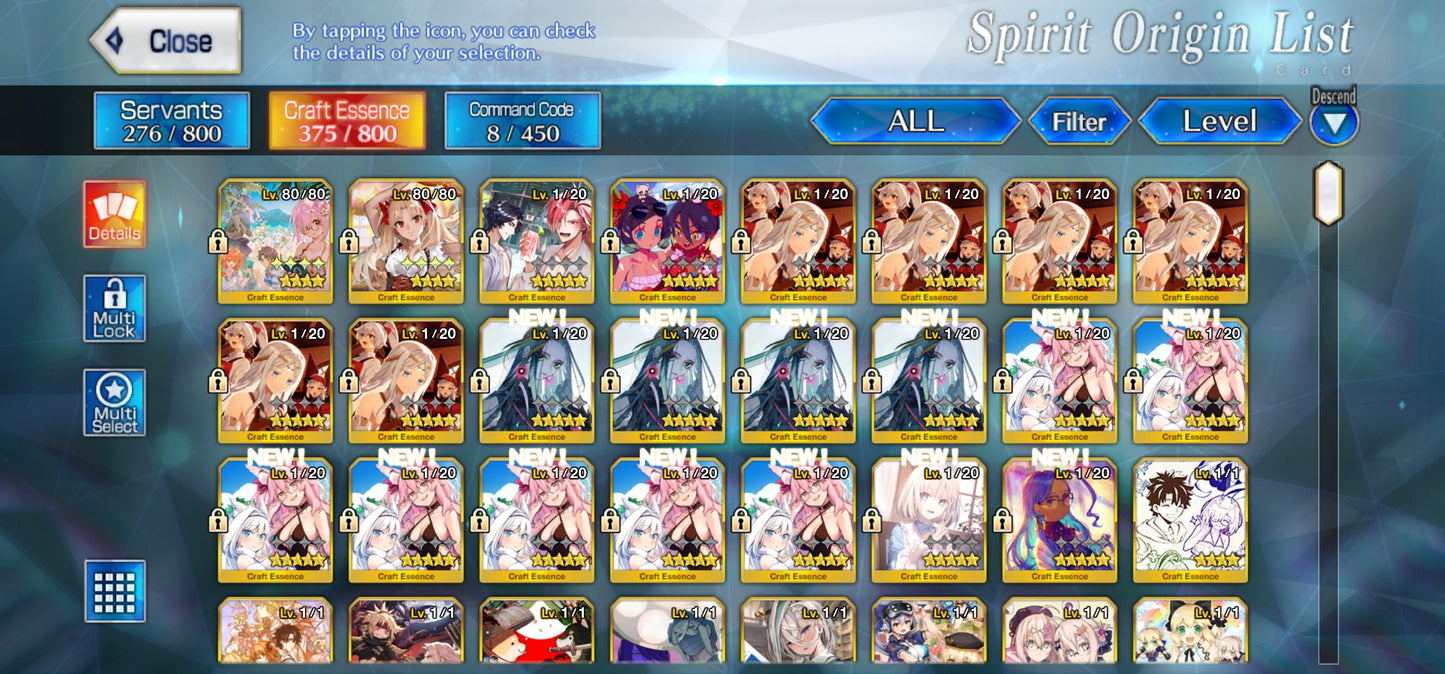
Task: Open the line-art sketch craft essence card
Action: click(x=1190, y=520)
